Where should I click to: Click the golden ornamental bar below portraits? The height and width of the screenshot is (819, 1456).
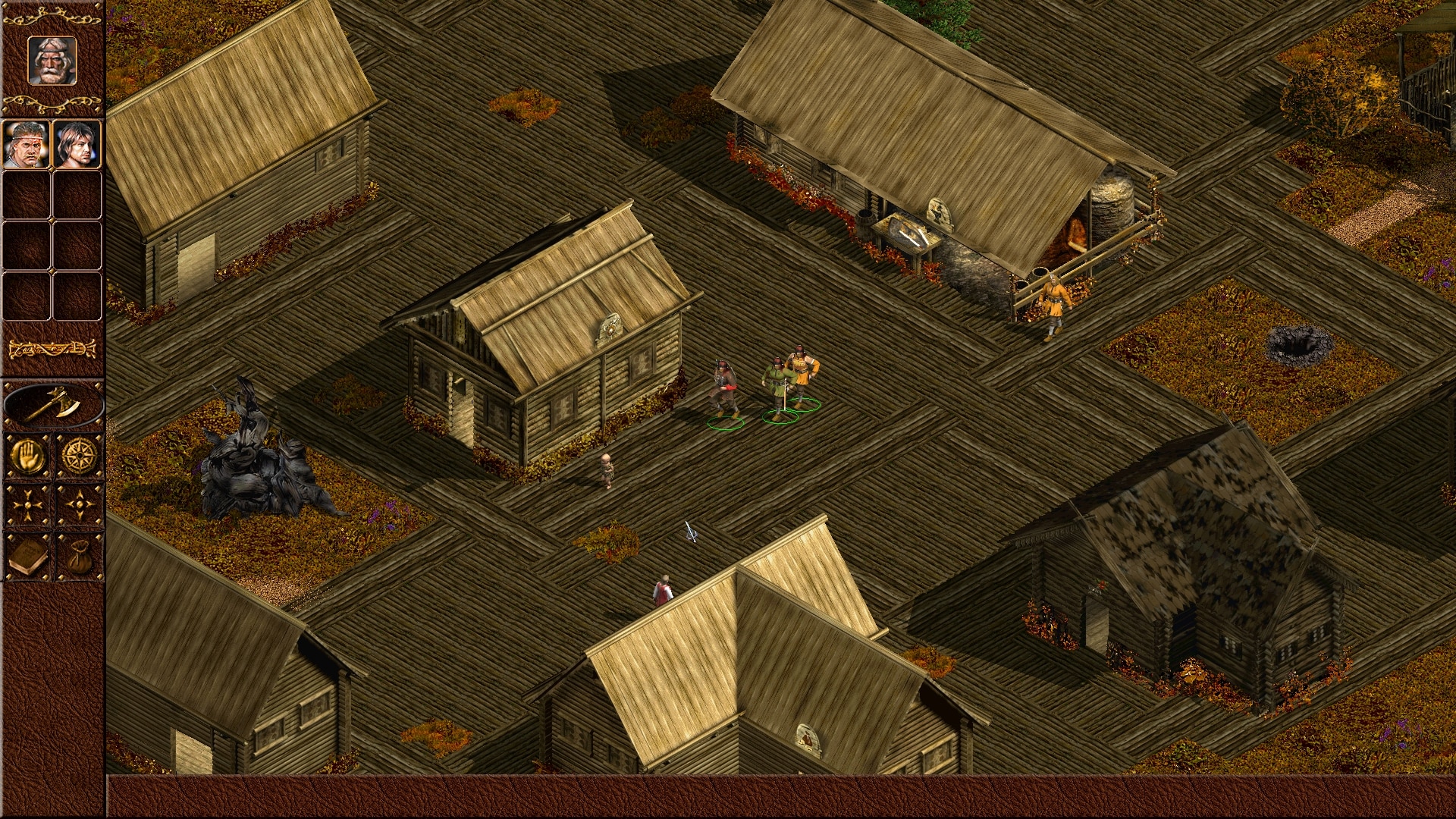coord(52,349)
